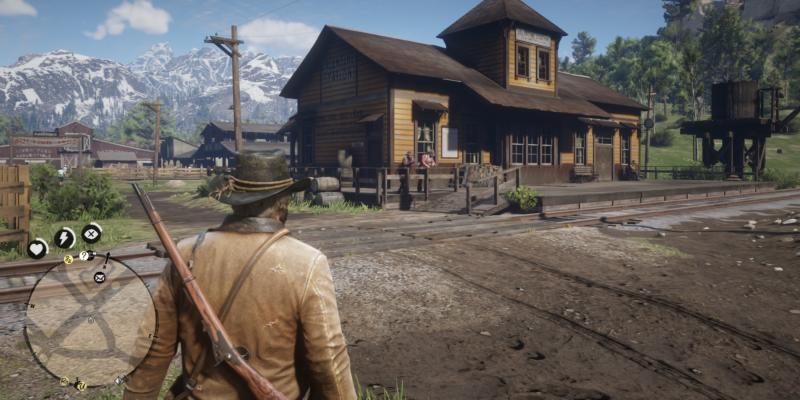This screenshot has width=800, height=400.
Task: Click the envelope marker on the minimap
Action: click(99, 276)
